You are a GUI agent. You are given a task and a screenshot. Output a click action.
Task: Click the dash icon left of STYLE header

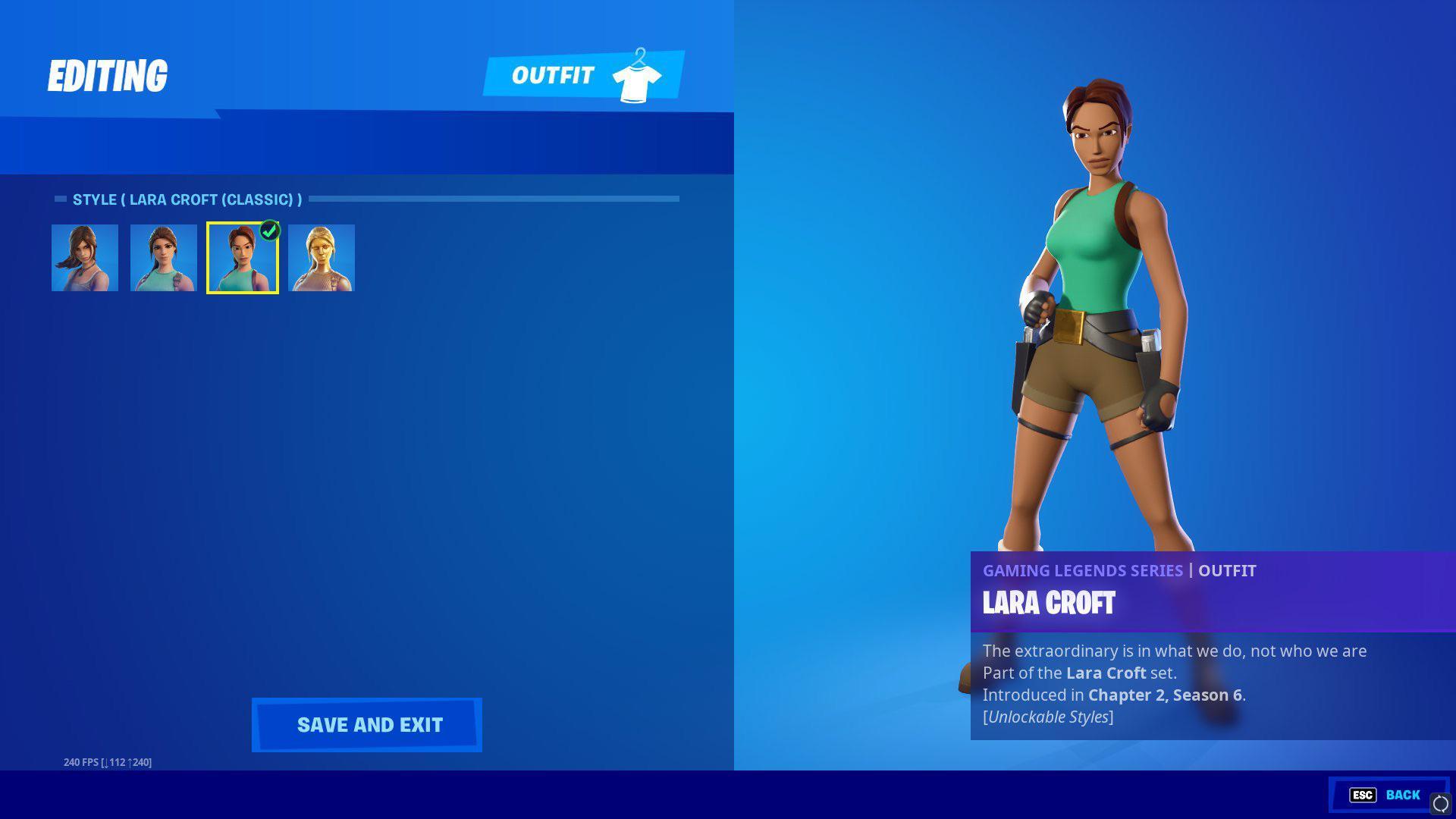[x=61, y=197]
